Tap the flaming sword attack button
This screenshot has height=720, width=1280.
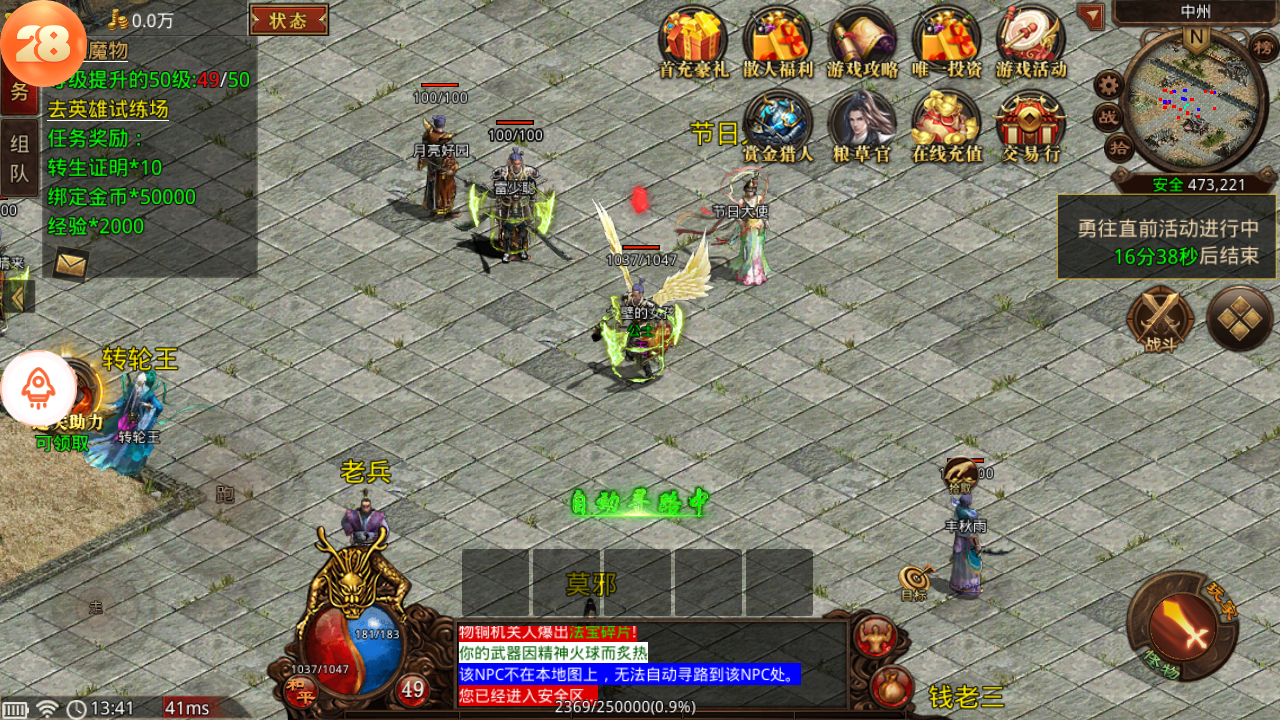point(1182,627)
